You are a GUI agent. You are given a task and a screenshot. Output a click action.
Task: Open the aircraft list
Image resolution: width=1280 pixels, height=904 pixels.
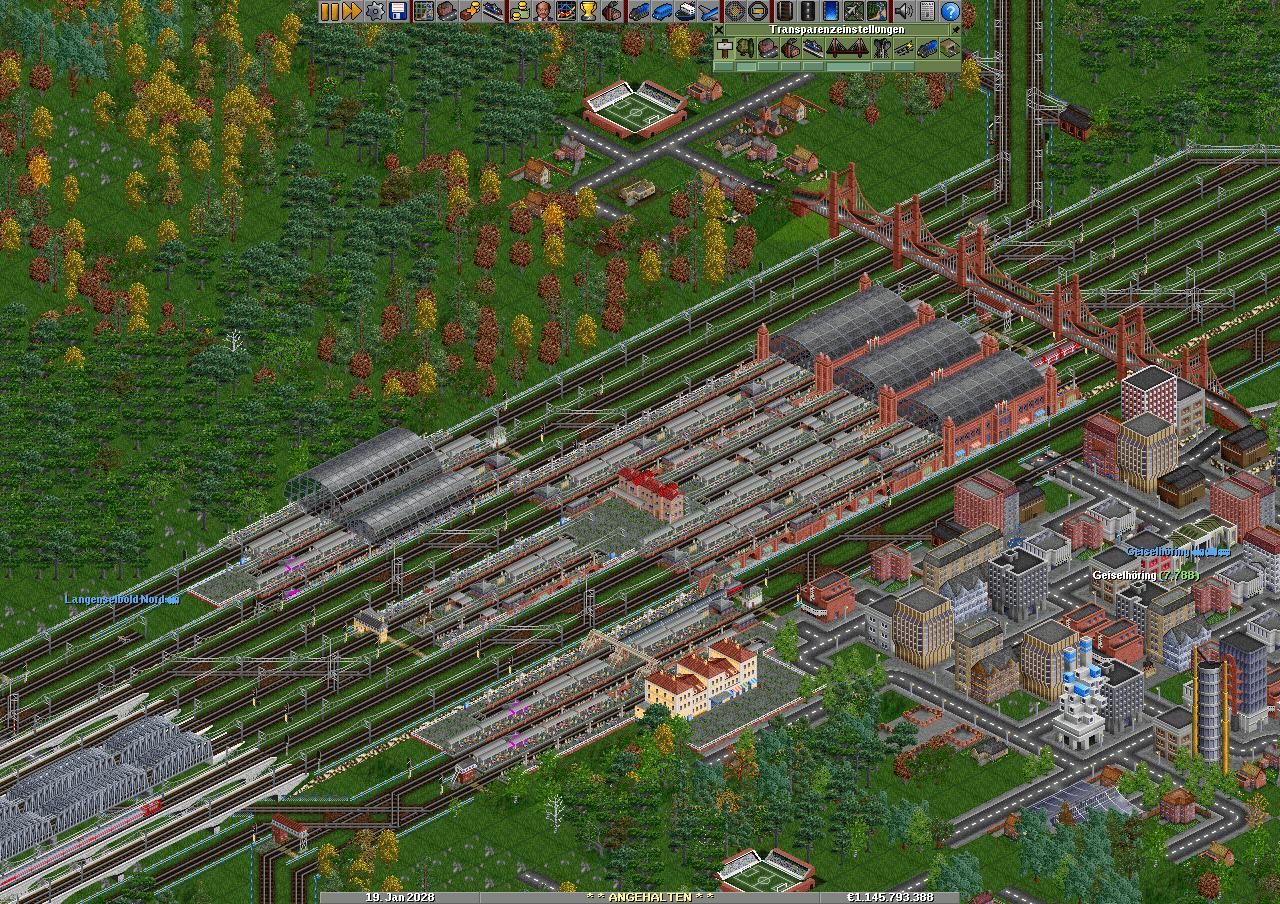709,11
